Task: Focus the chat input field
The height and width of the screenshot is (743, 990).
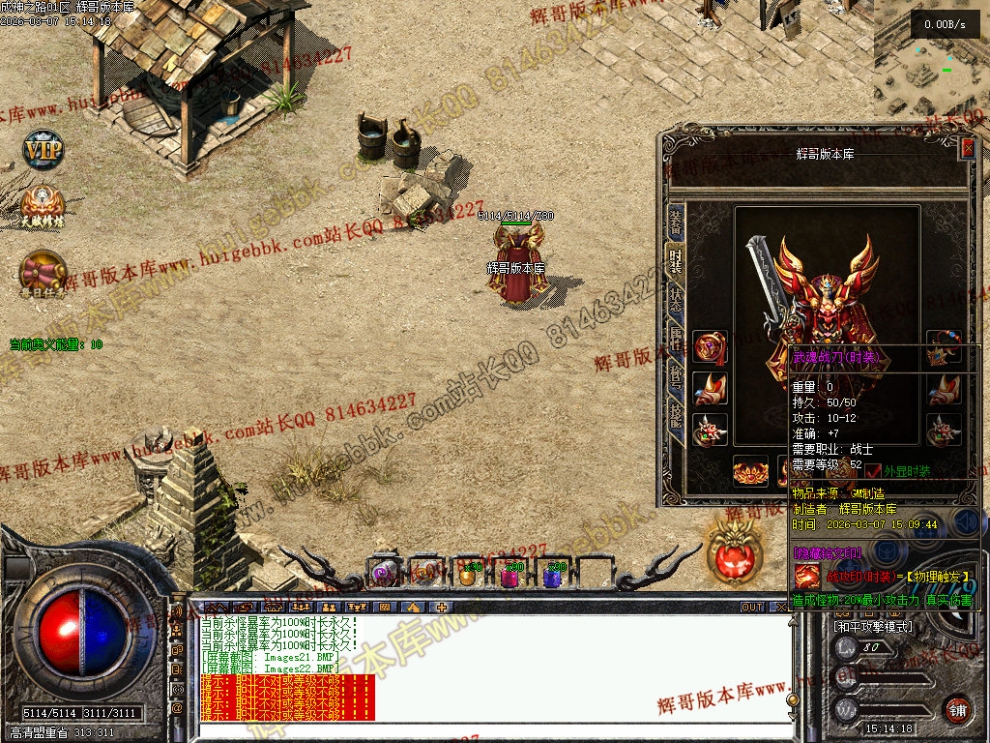Action: tap(490, 730)
